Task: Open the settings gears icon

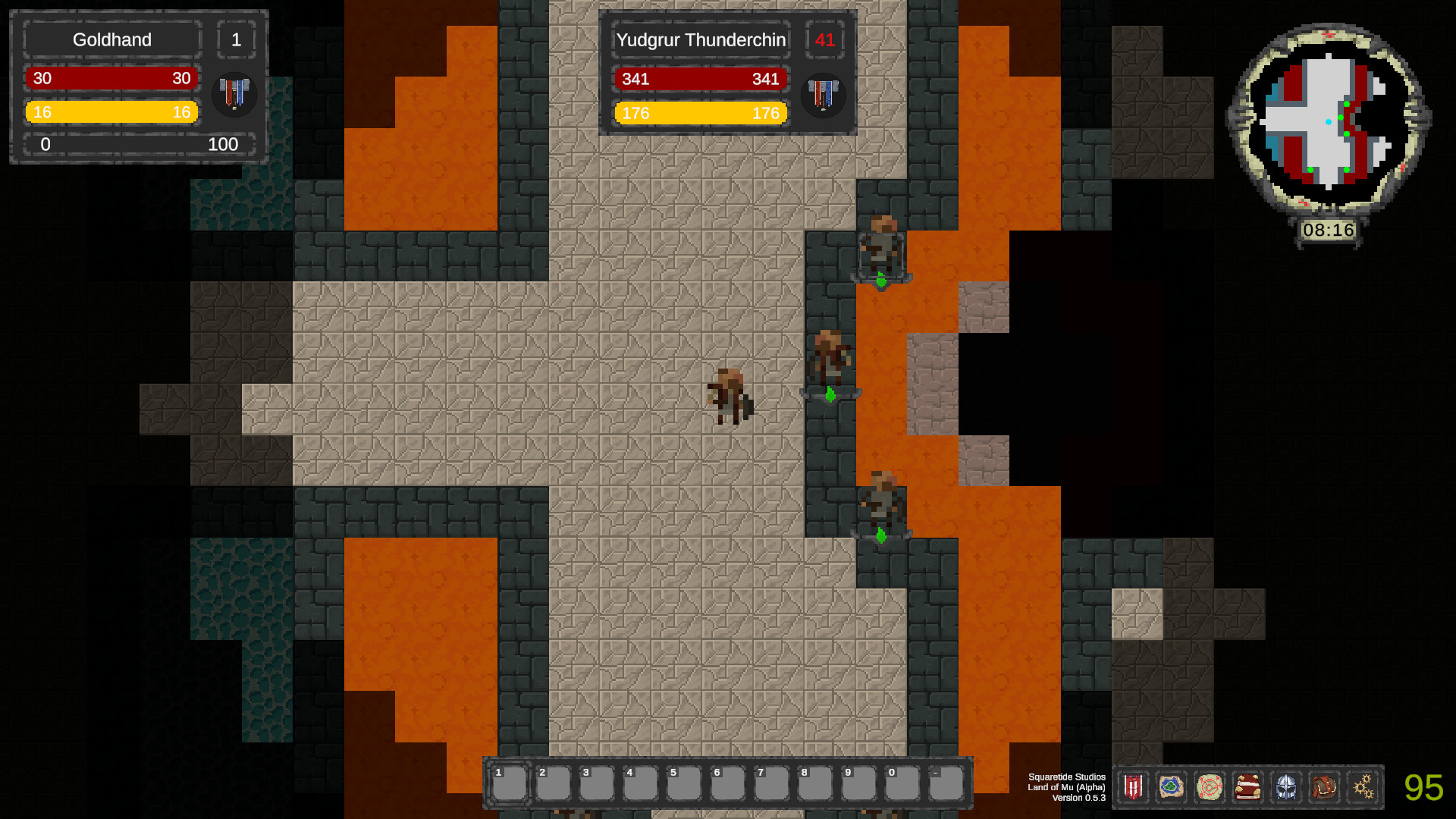Action: (x=1363, y=786)
